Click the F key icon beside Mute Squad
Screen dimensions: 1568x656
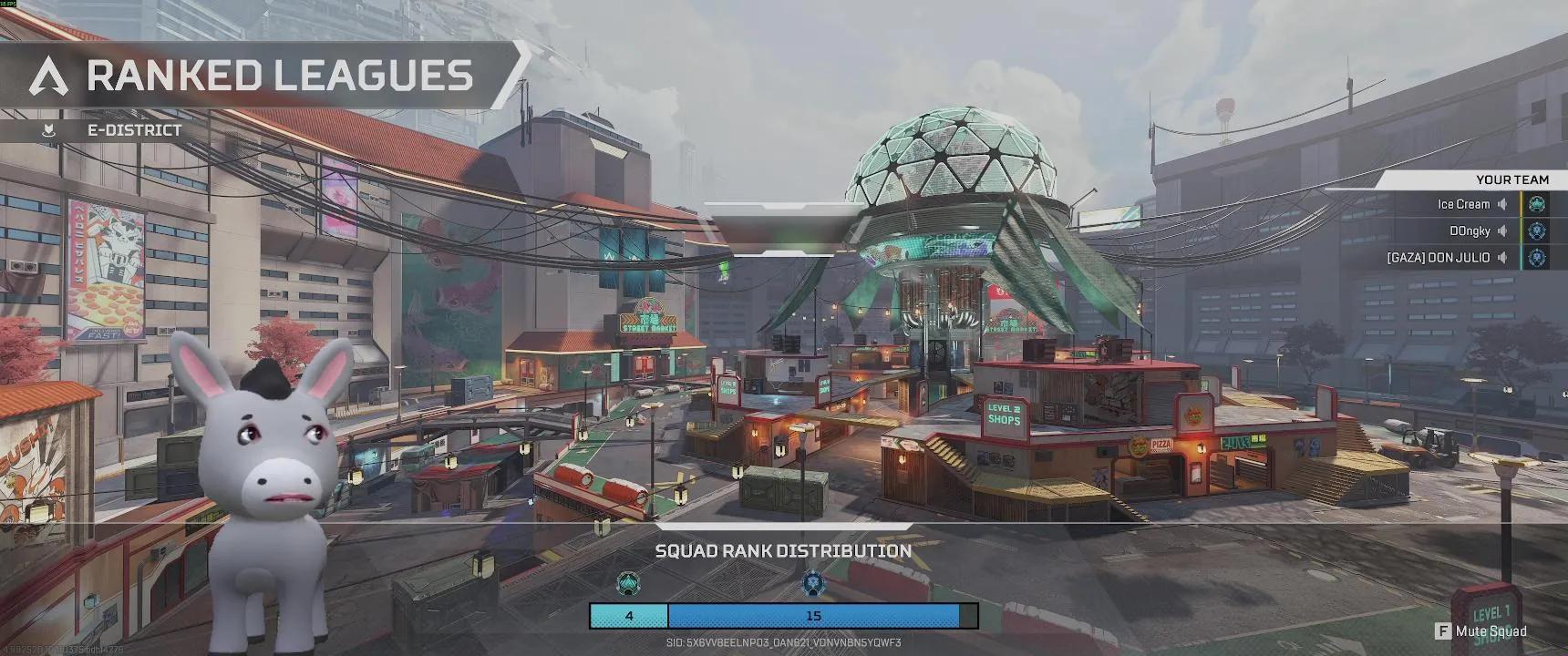pos(1443,630)
